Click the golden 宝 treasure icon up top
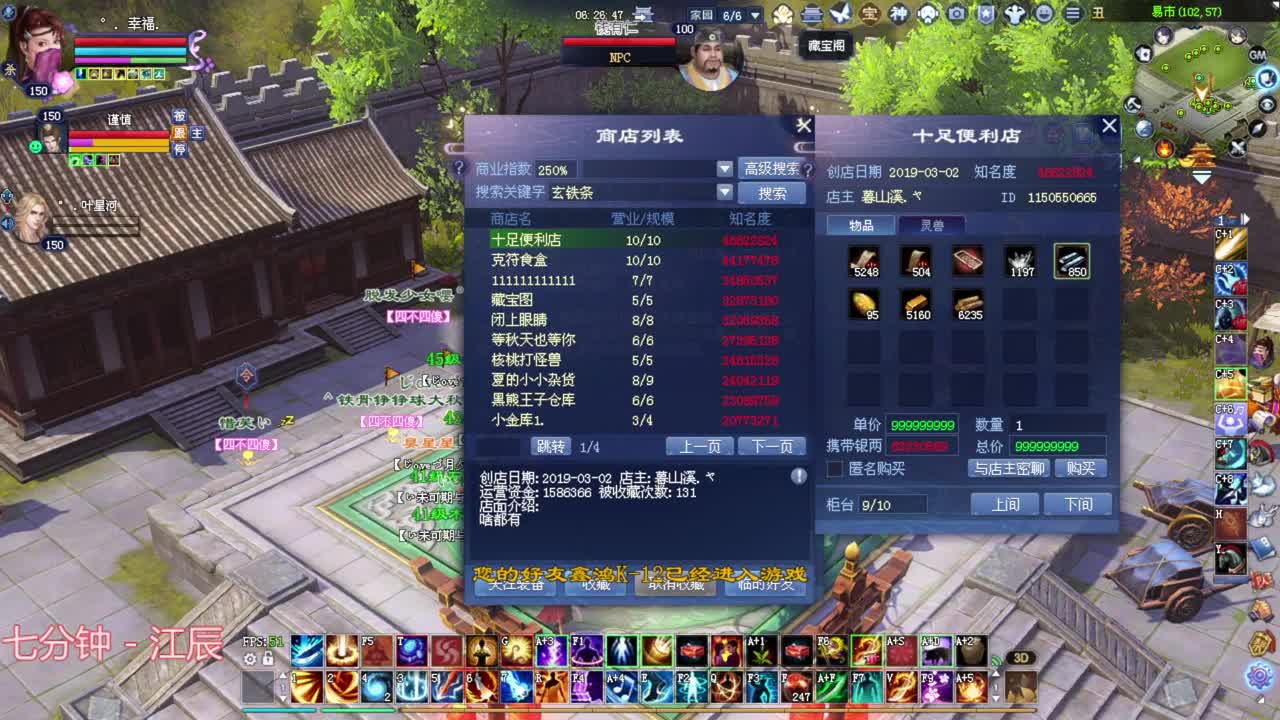This screenshot has height=720, width=1280. (x=871, y=14)
